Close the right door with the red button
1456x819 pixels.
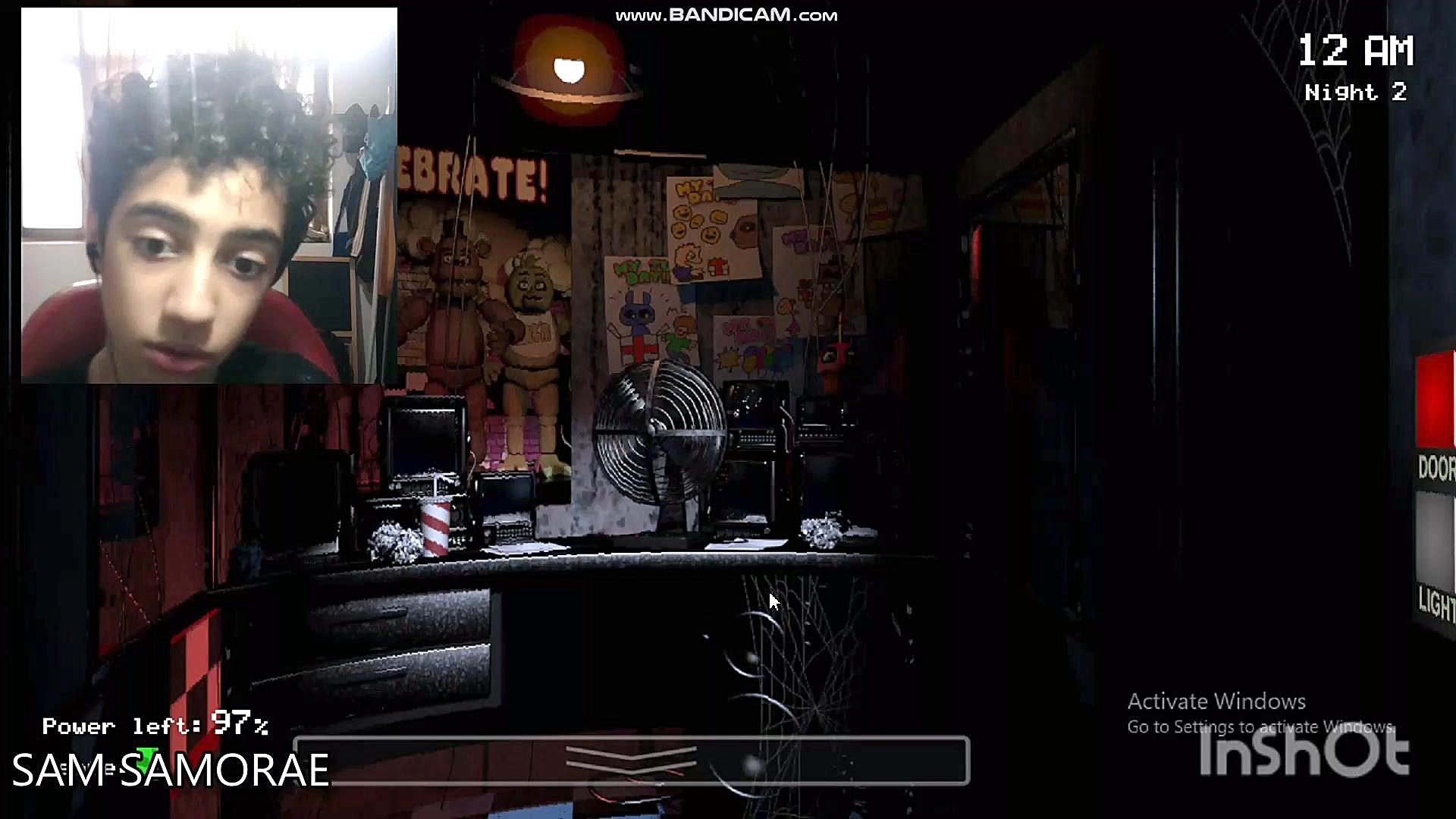[1436, 400]
